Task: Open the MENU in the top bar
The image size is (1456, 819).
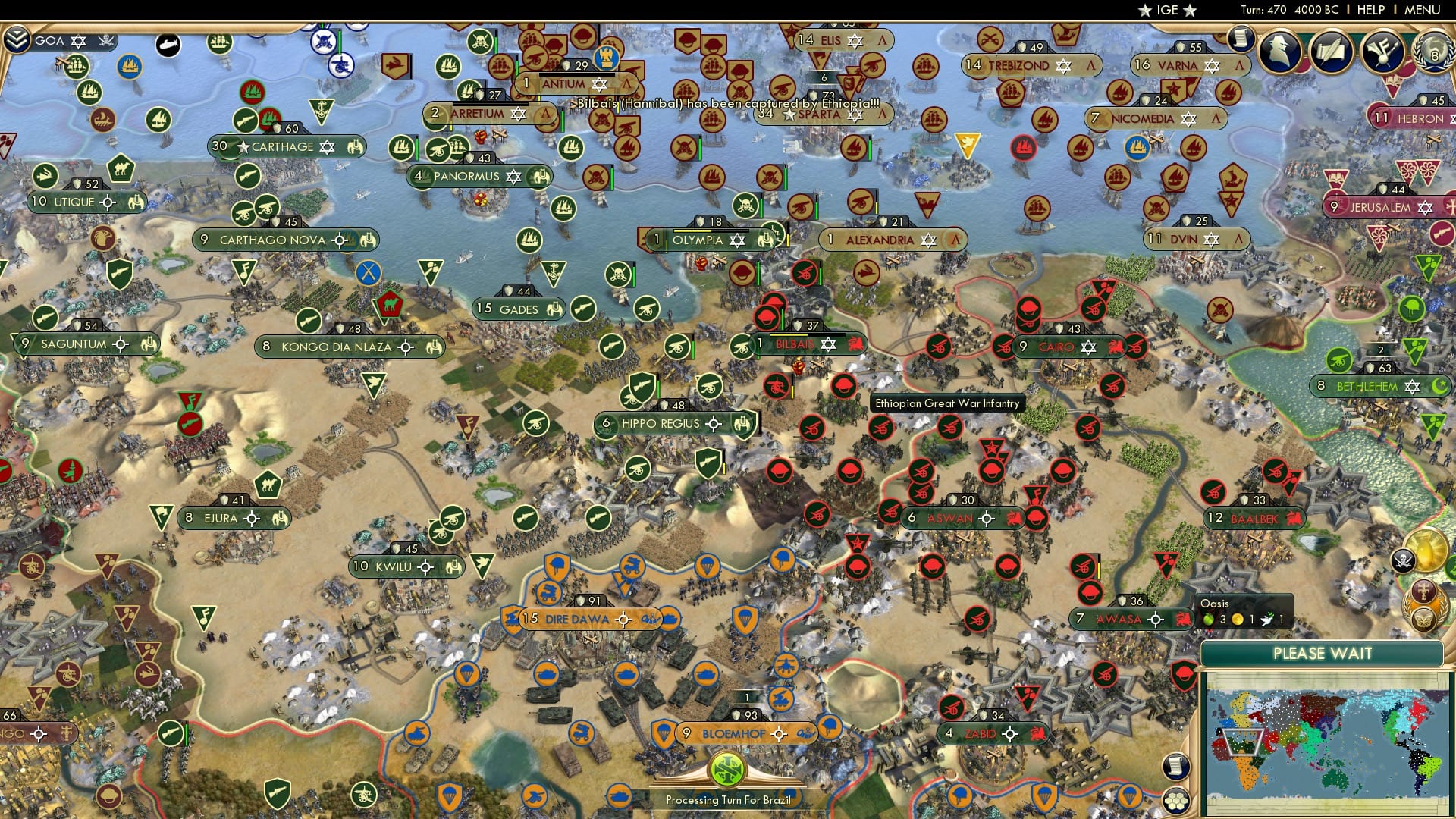Action: 1423,9
